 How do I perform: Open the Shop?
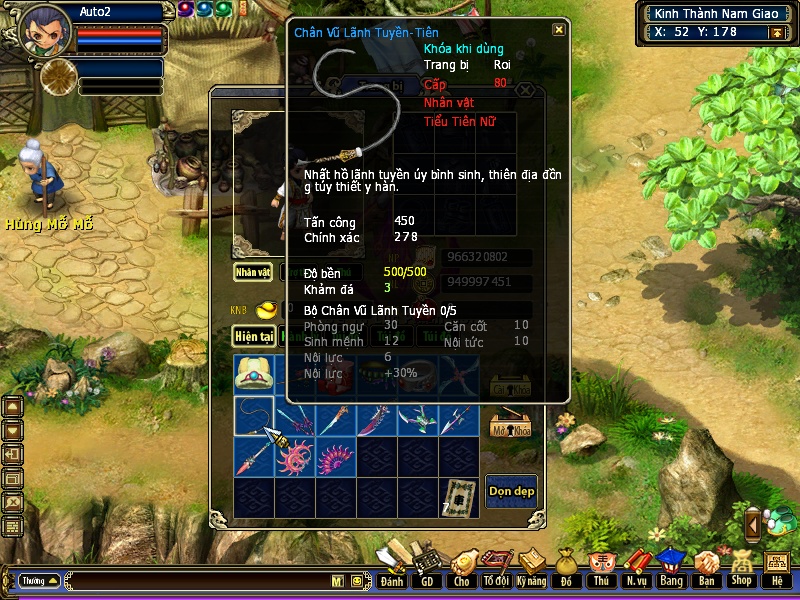741,567
